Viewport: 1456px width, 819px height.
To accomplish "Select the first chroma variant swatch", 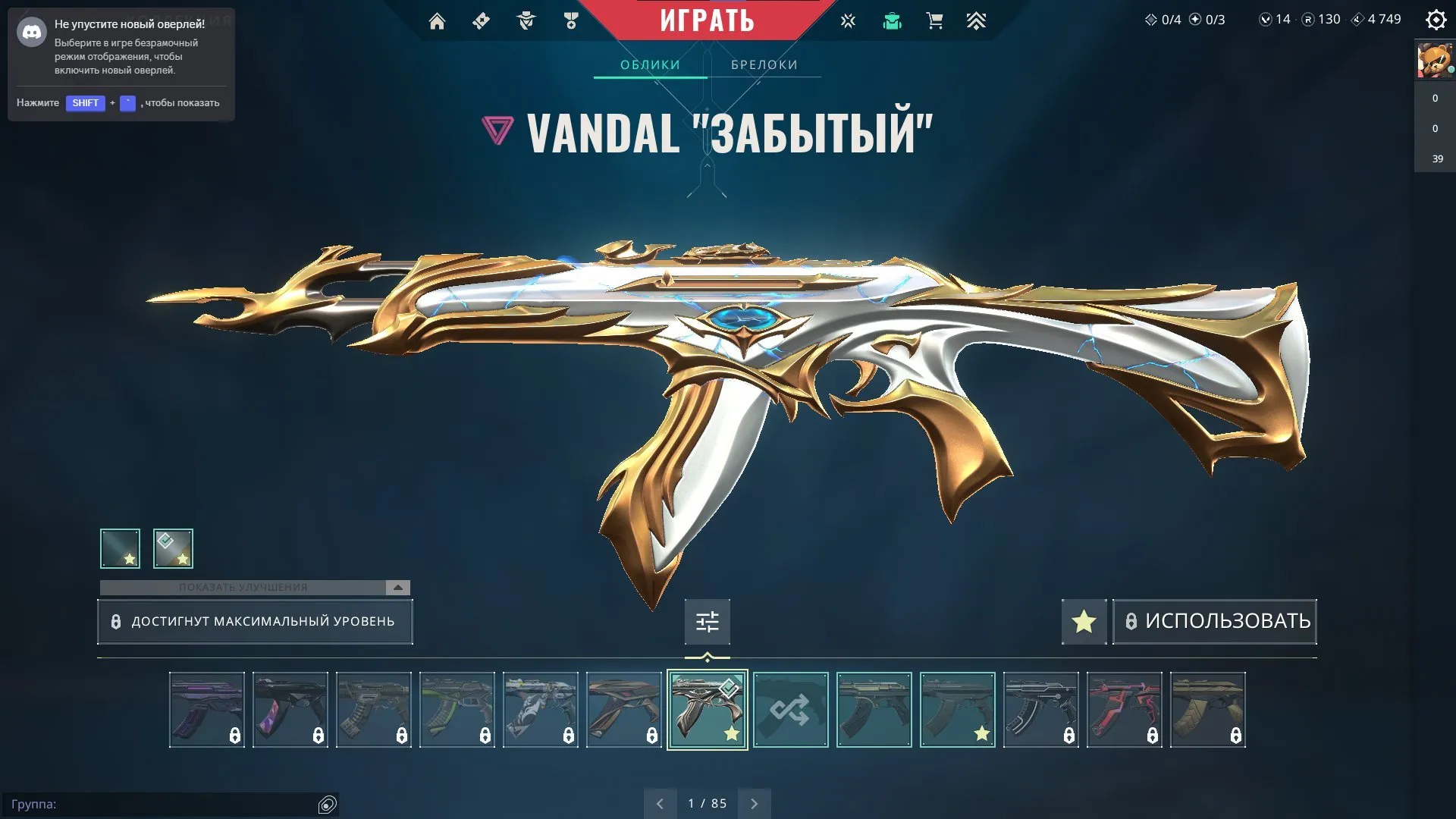I will coord(120,548).
